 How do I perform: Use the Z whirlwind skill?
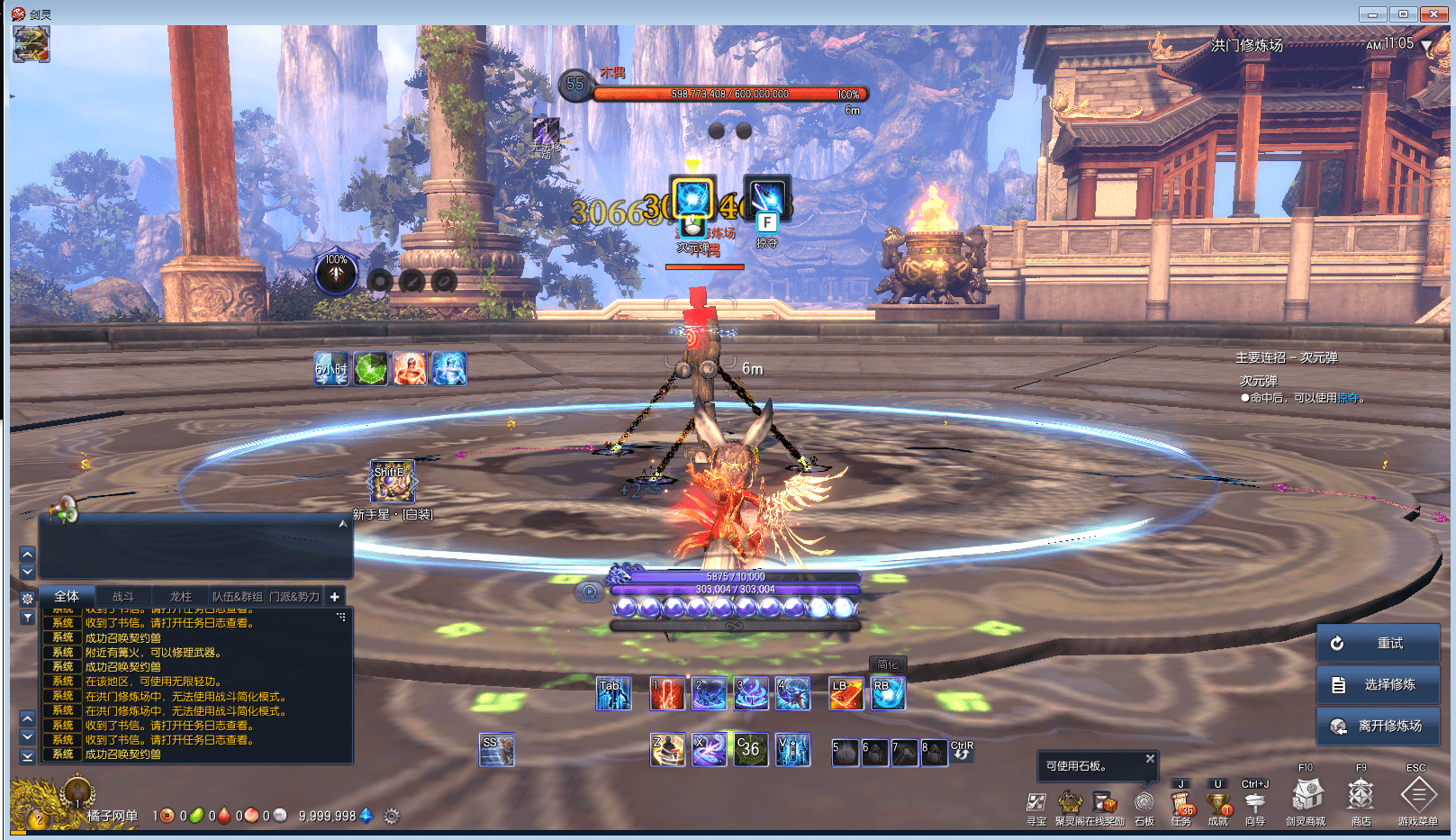coord(667,749)
